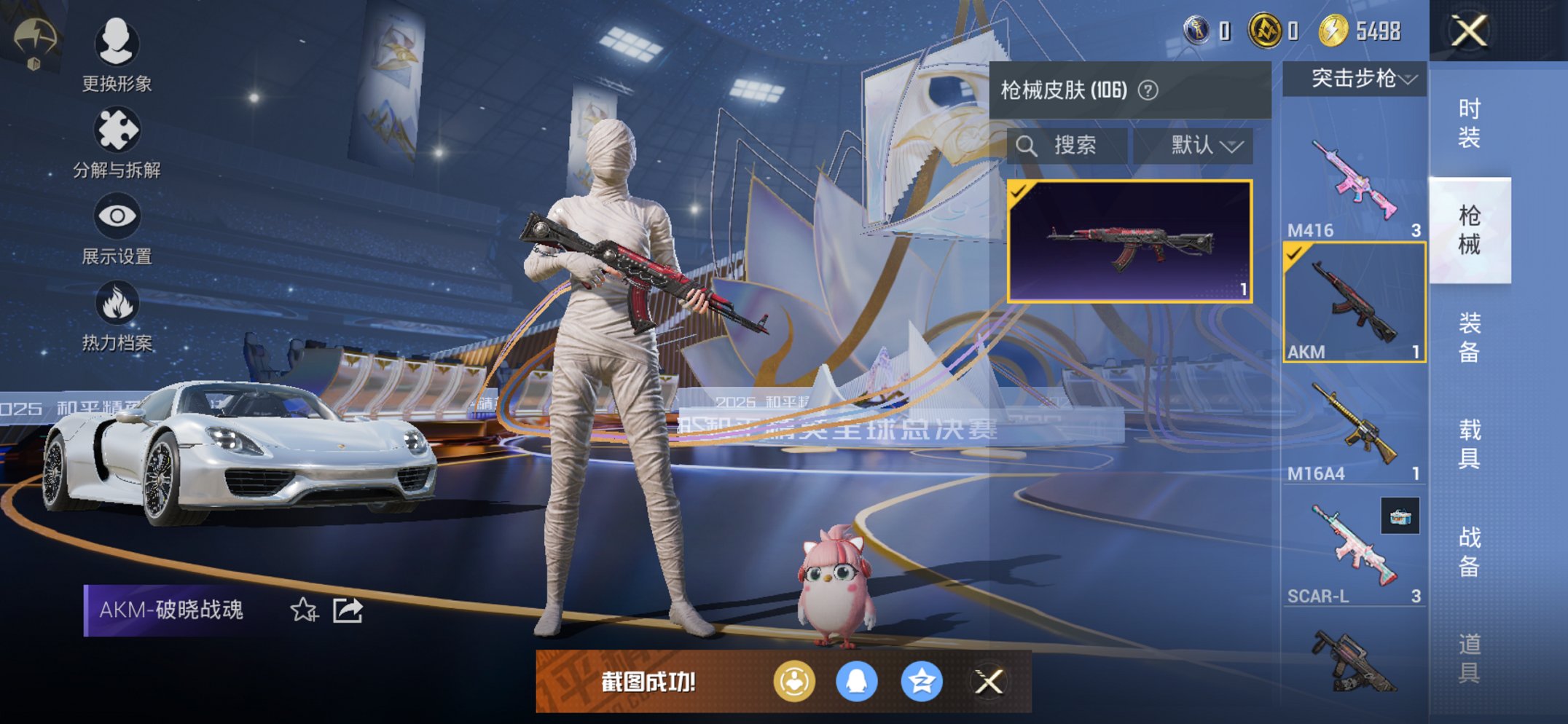
Task: Switch to the 装备 tab
Action: click(1469, 337)
